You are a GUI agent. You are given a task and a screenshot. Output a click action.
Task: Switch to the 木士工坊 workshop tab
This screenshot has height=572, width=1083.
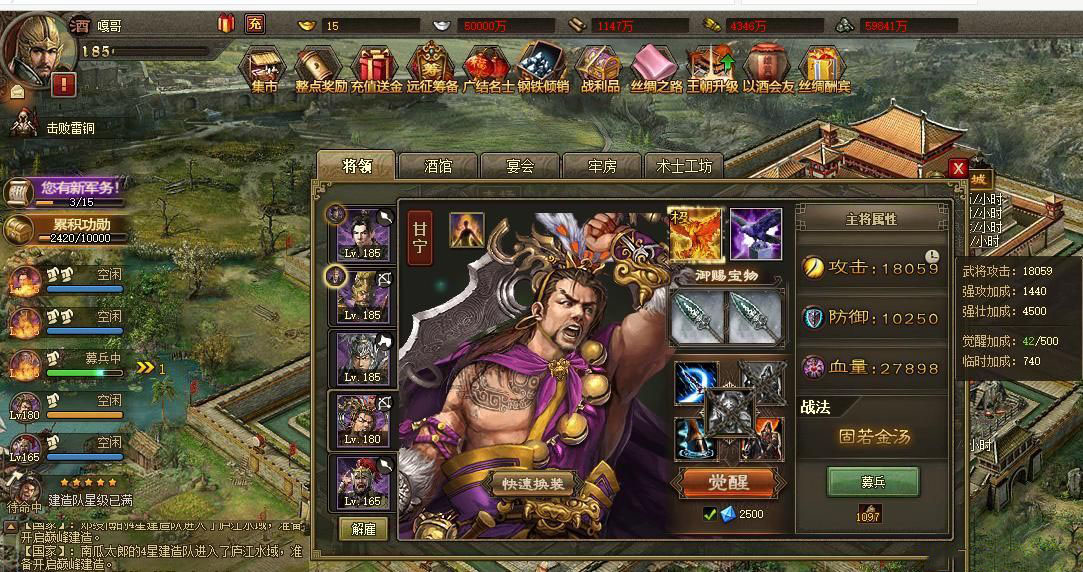click(685, 166)
